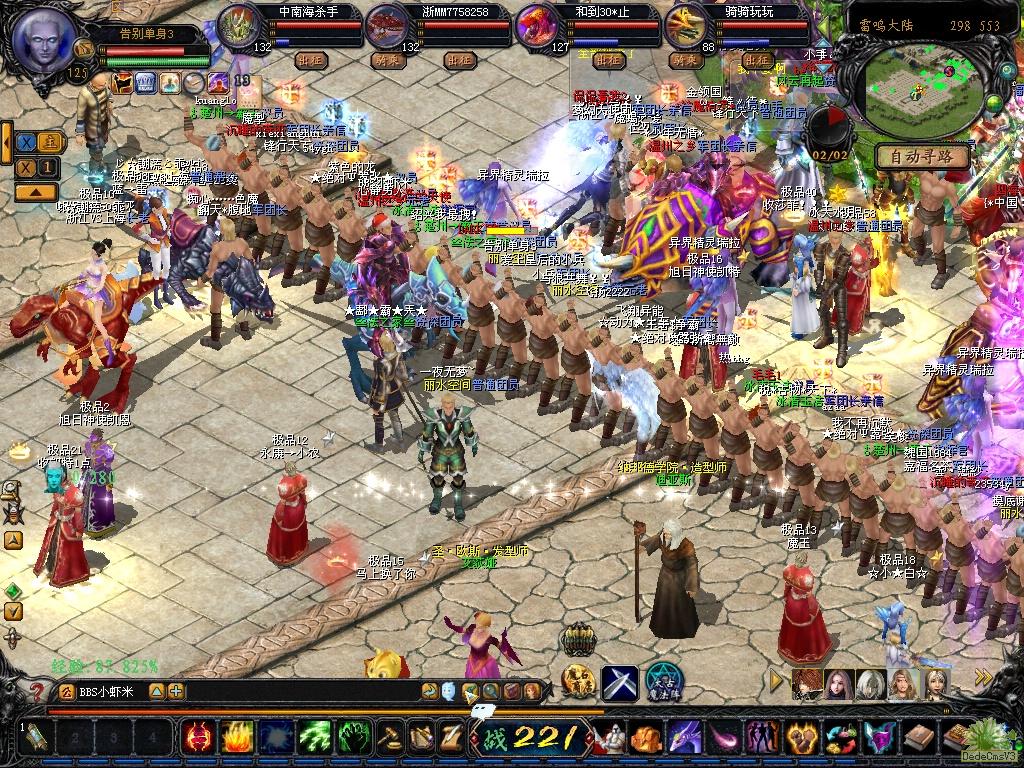Viewport: 1024px width, 768px height.
Task: Click the green orb beside the minimap
Action: [994, 105]
